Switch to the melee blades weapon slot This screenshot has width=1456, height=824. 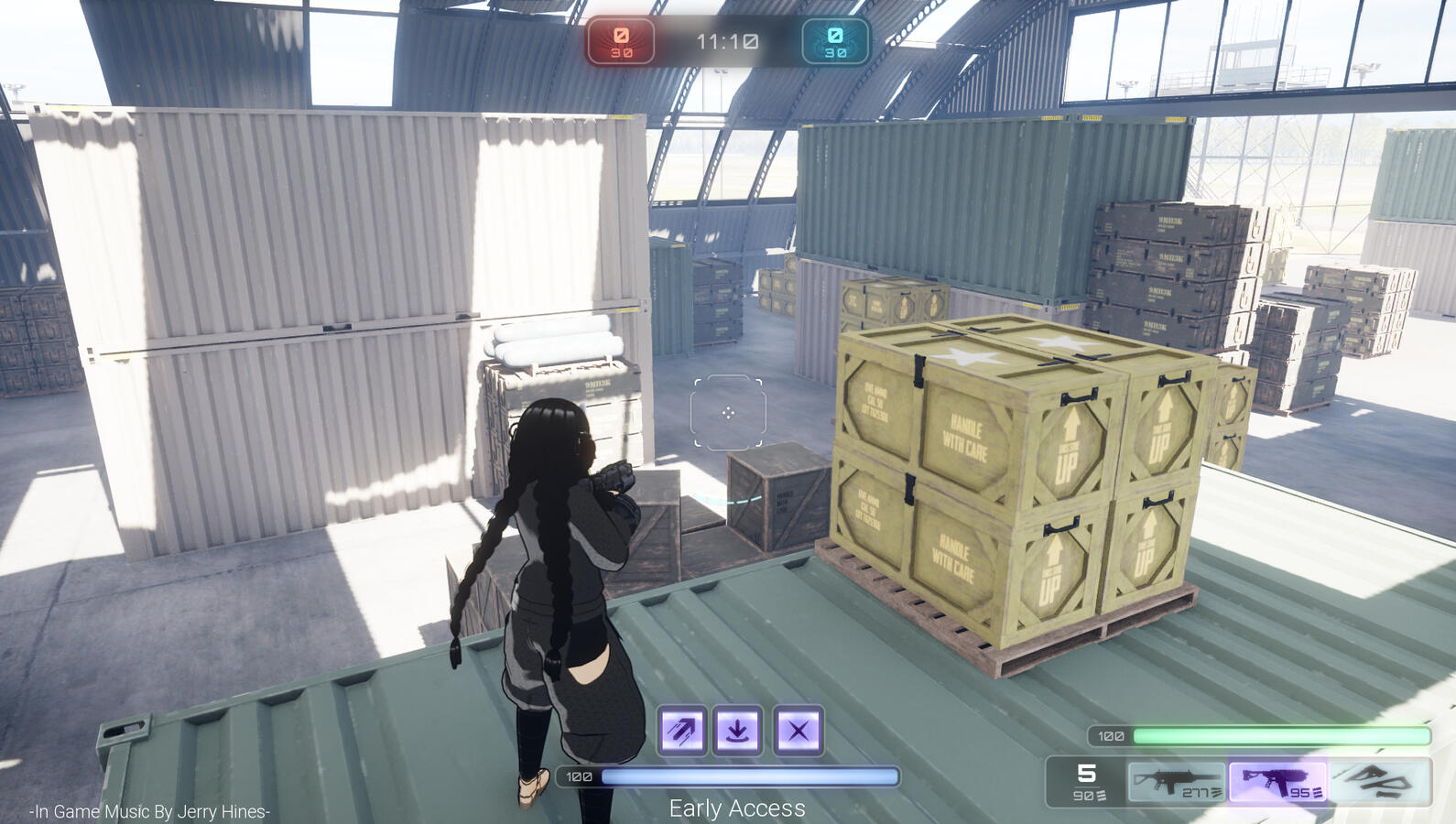[1379, 783]
